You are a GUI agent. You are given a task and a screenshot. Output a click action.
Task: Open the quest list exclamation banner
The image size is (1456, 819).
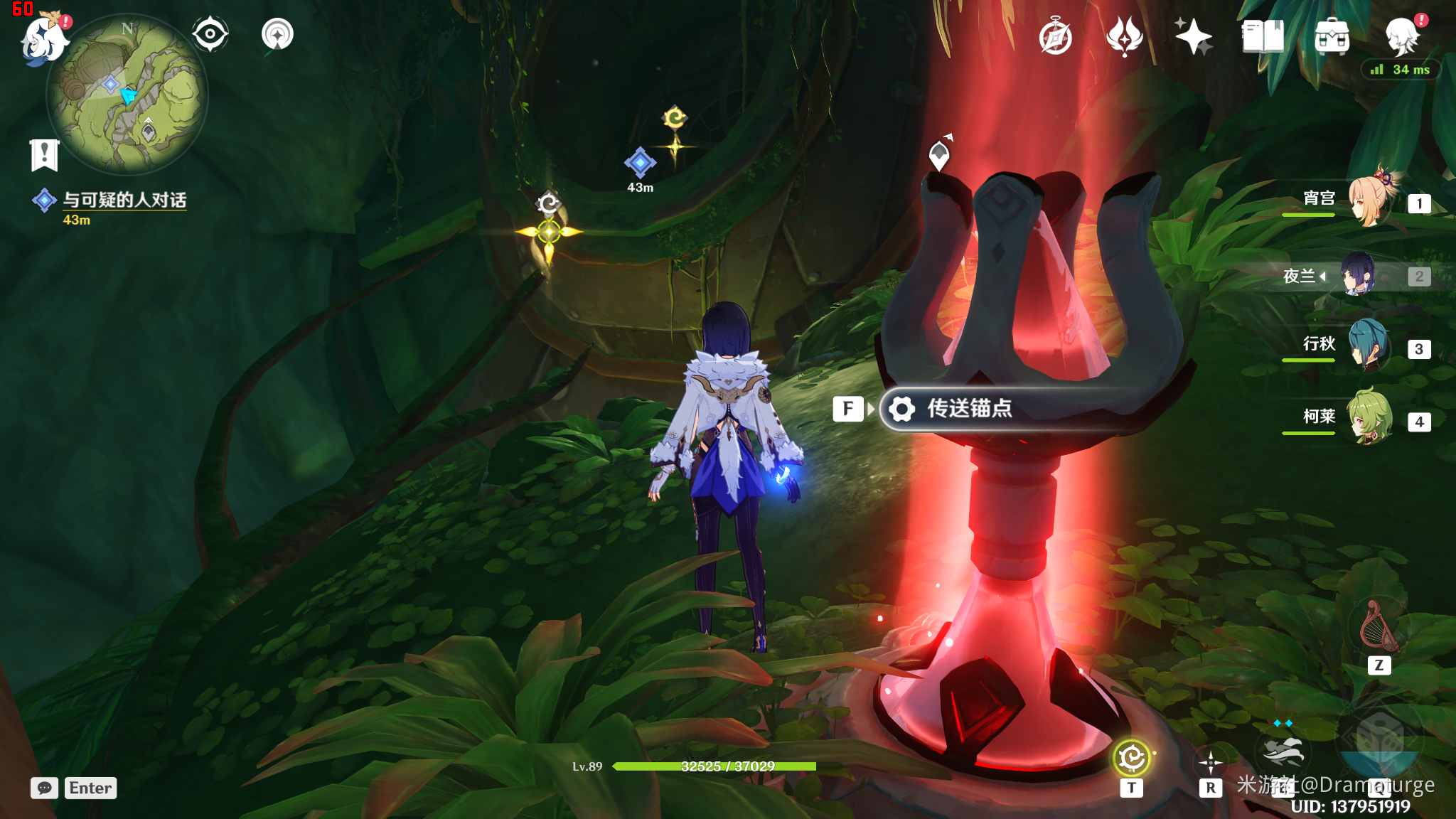tap(44, 154)
